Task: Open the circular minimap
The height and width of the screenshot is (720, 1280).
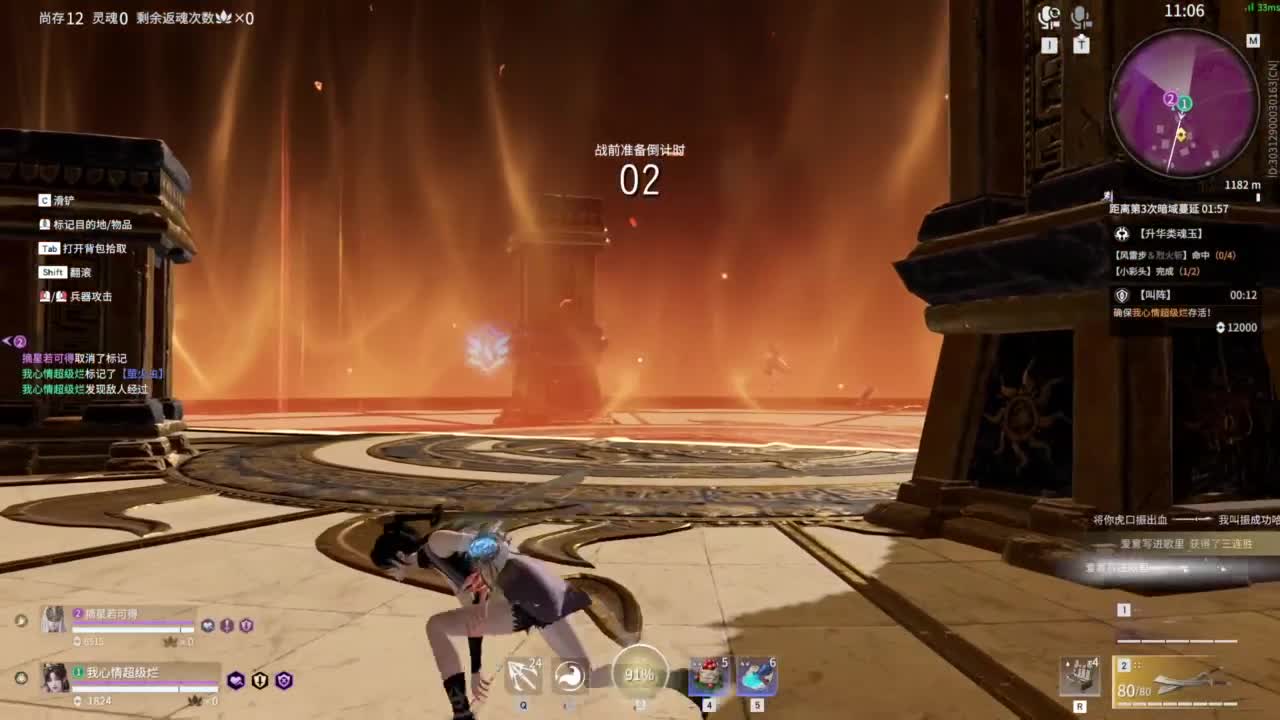Action: click(1184, 104)
